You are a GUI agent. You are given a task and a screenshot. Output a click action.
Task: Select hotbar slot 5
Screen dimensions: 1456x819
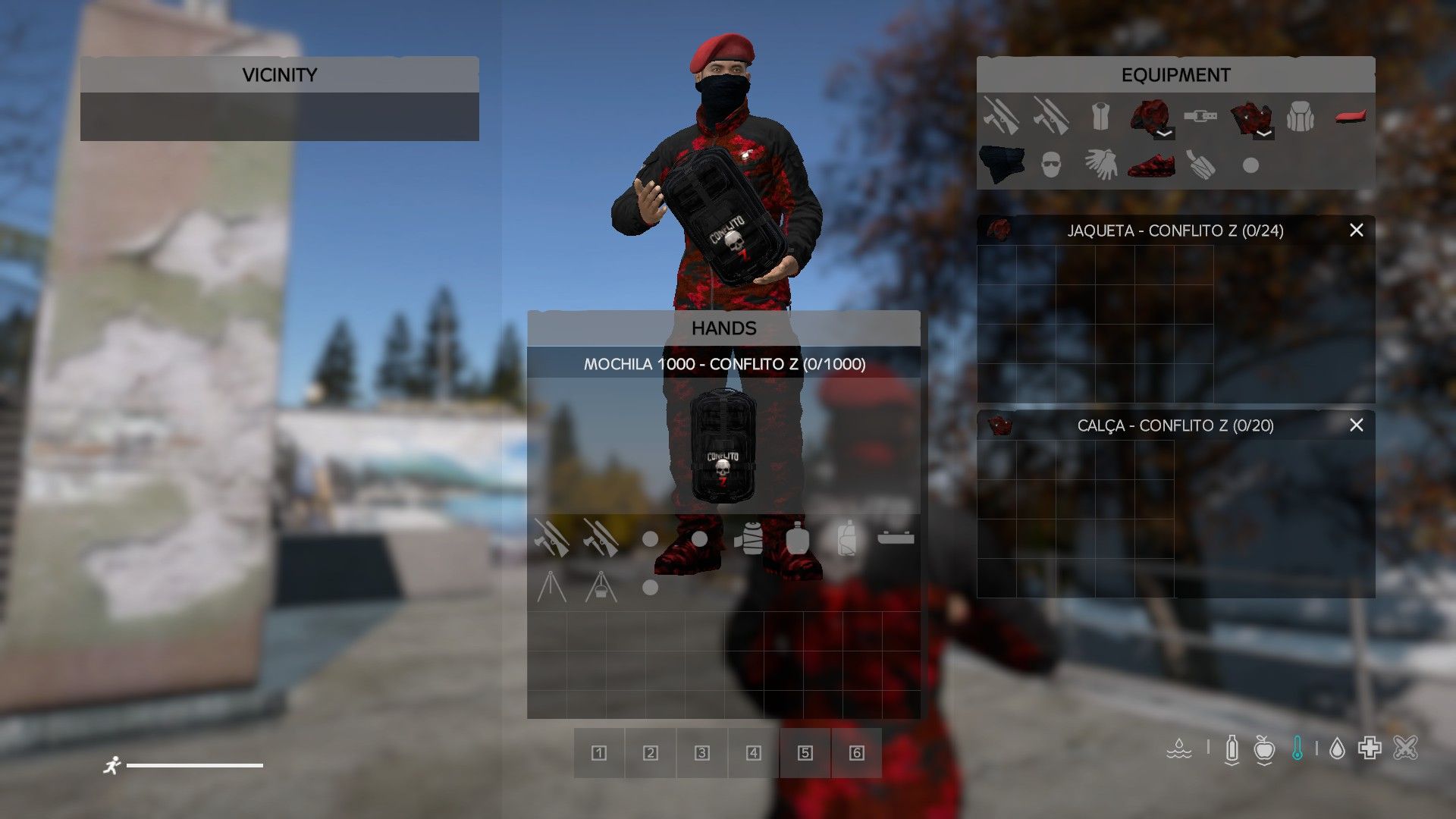805,753
